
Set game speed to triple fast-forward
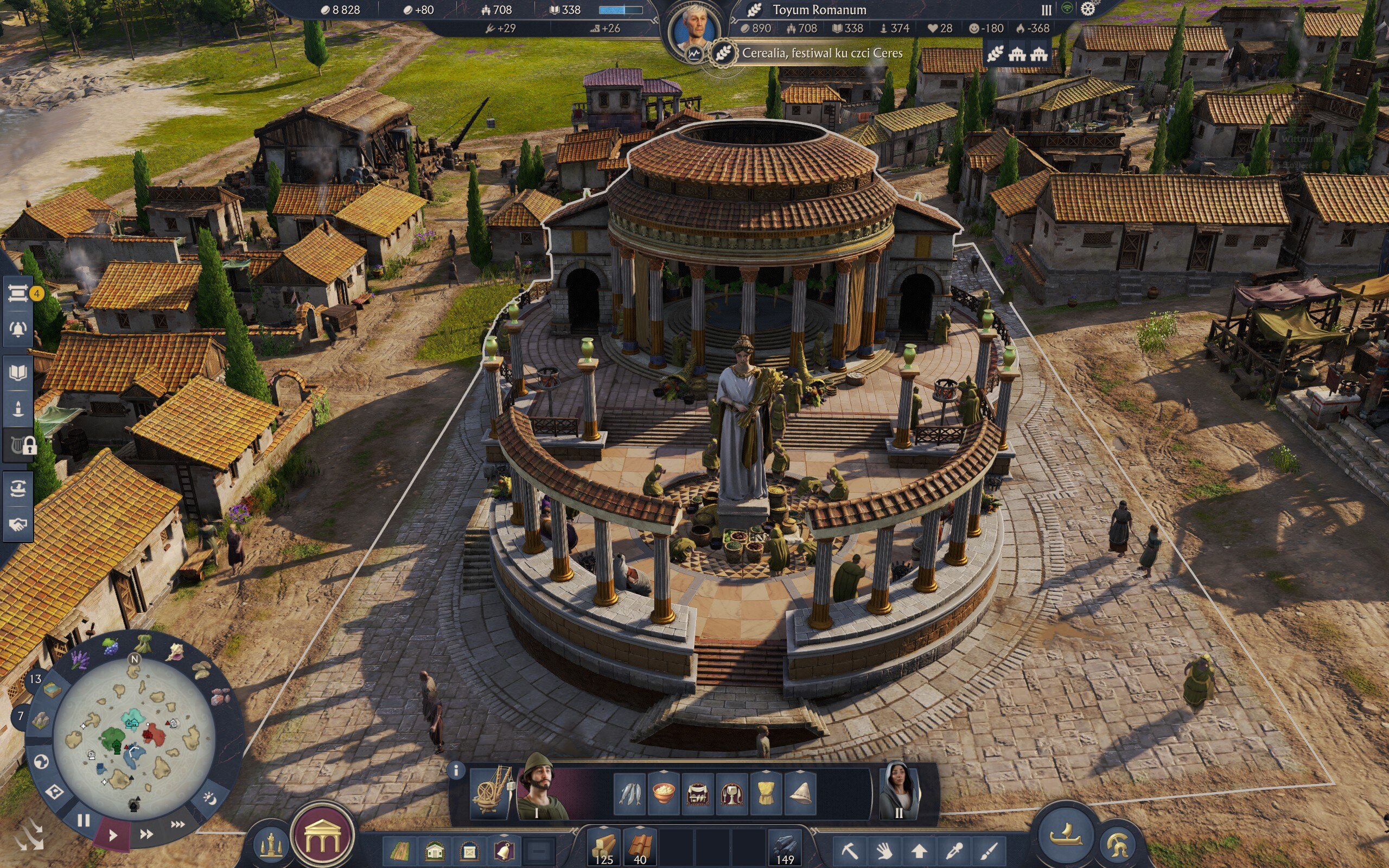(178, 825)
